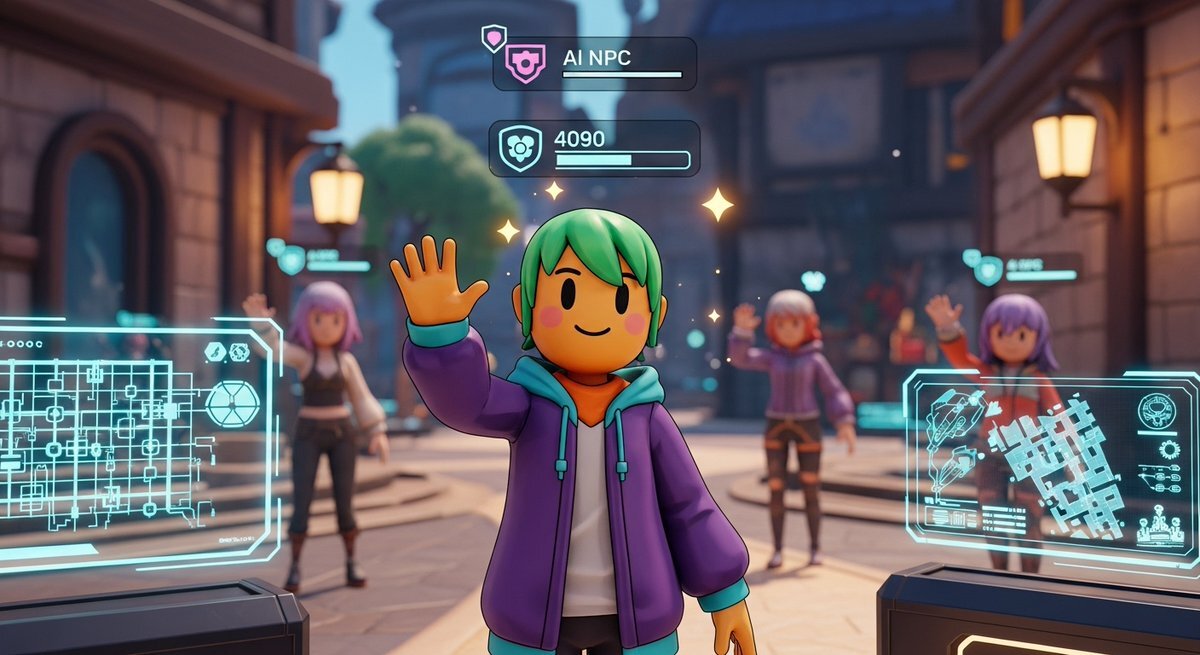Activate the large segmented circle on the circuit panel
Image resolution: width=1200 pixels, height=655 pixels.
point(232,404)
